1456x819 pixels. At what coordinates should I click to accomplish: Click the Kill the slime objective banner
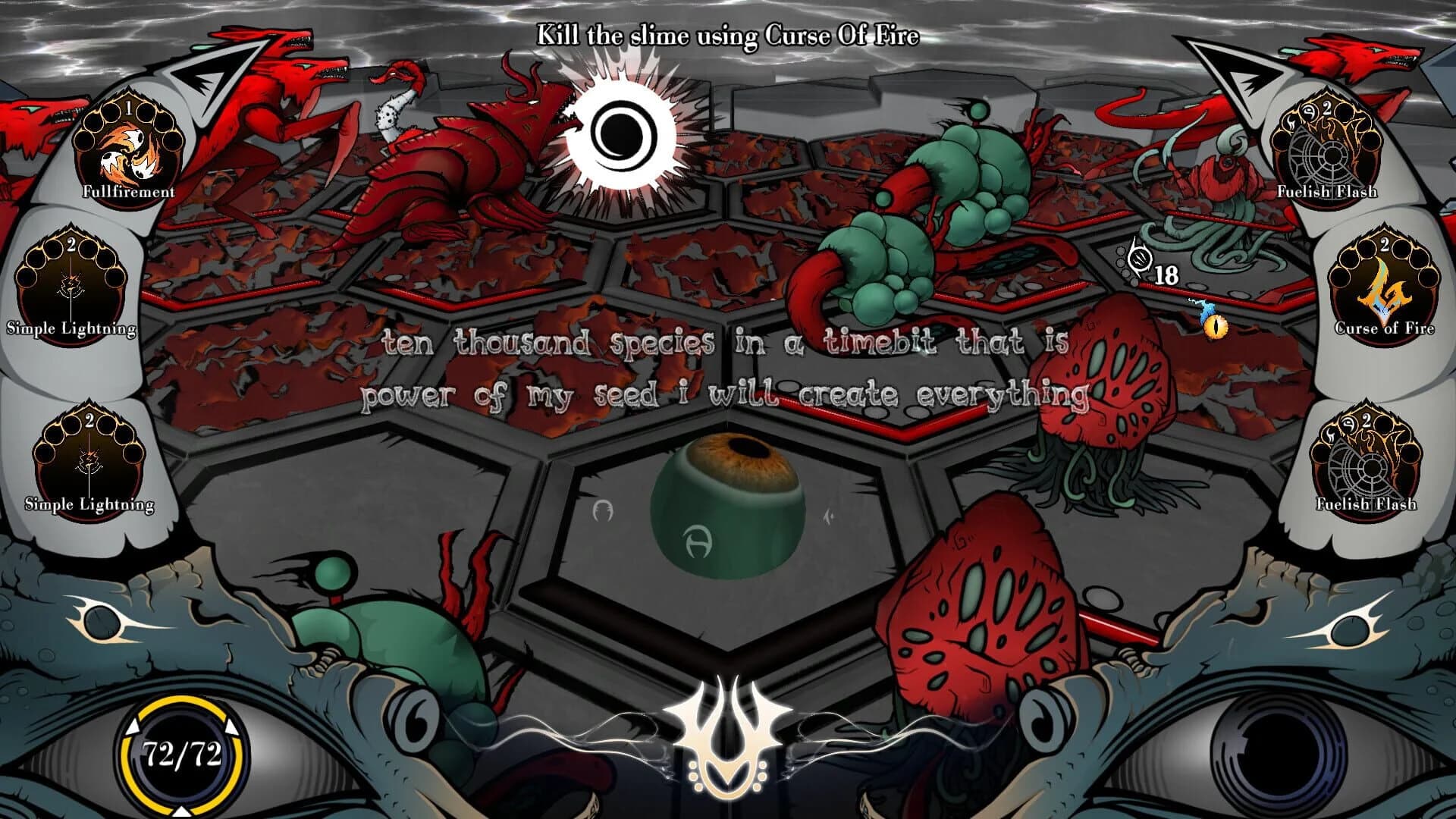click(726, 33)
